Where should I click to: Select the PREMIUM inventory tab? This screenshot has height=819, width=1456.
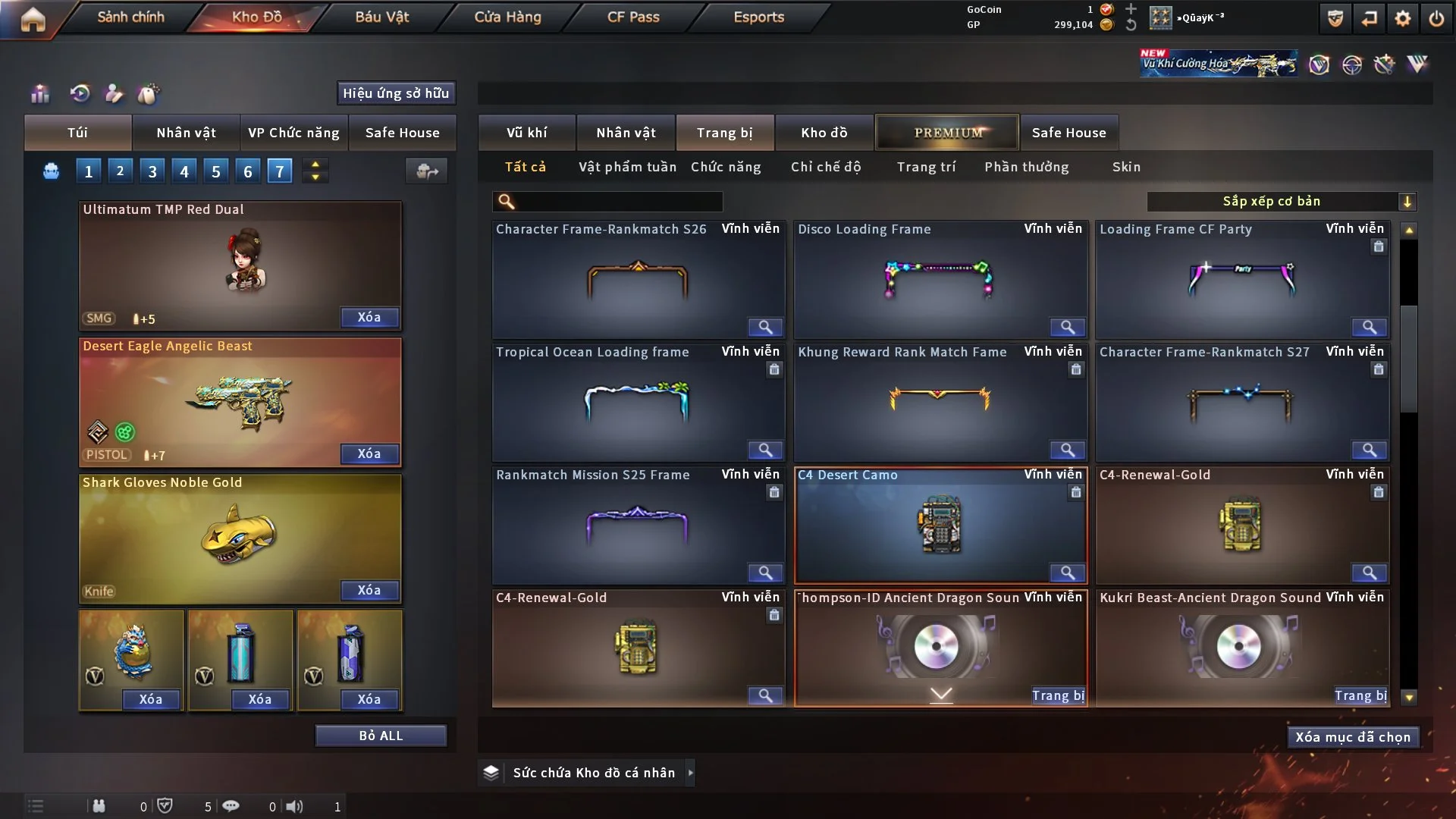click(x=947, y=133)
